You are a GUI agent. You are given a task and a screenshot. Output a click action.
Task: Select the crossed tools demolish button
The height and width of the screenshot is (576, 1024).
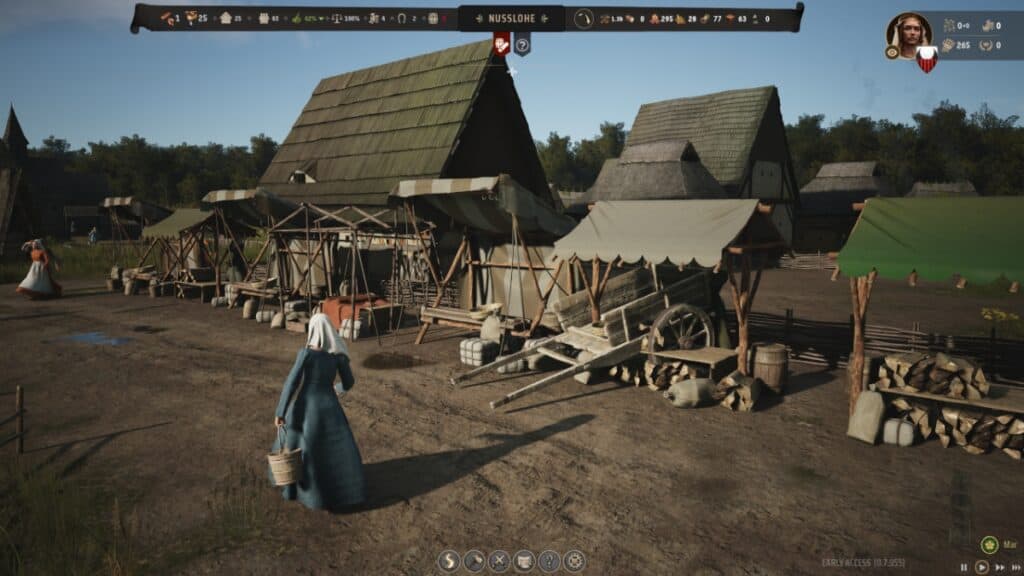click(499, 561)
